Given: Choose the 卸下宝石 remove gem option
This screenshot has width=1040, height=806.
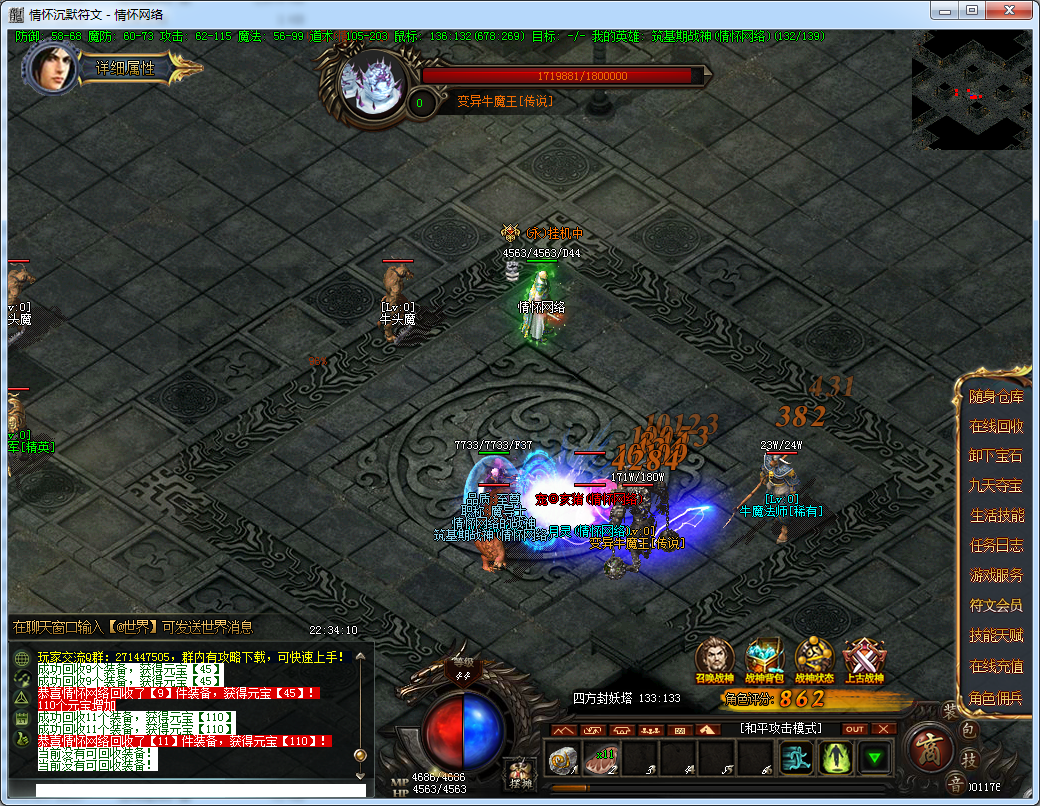Looking at the screenshot, I should pyautogui.click(x=996, y=456).
